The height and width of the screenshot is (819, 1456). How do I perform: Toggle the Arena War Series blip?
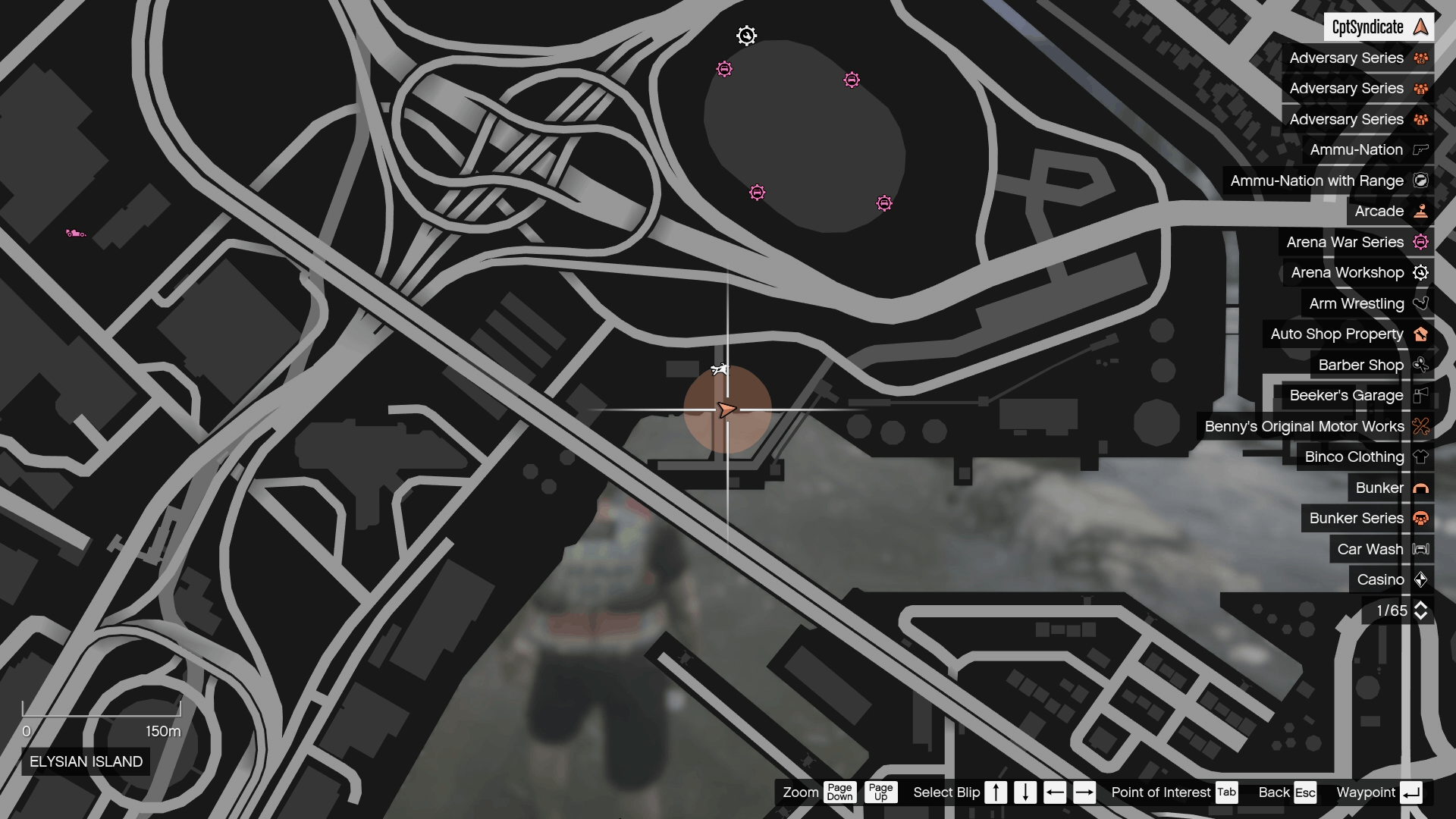coord(1420,242)
